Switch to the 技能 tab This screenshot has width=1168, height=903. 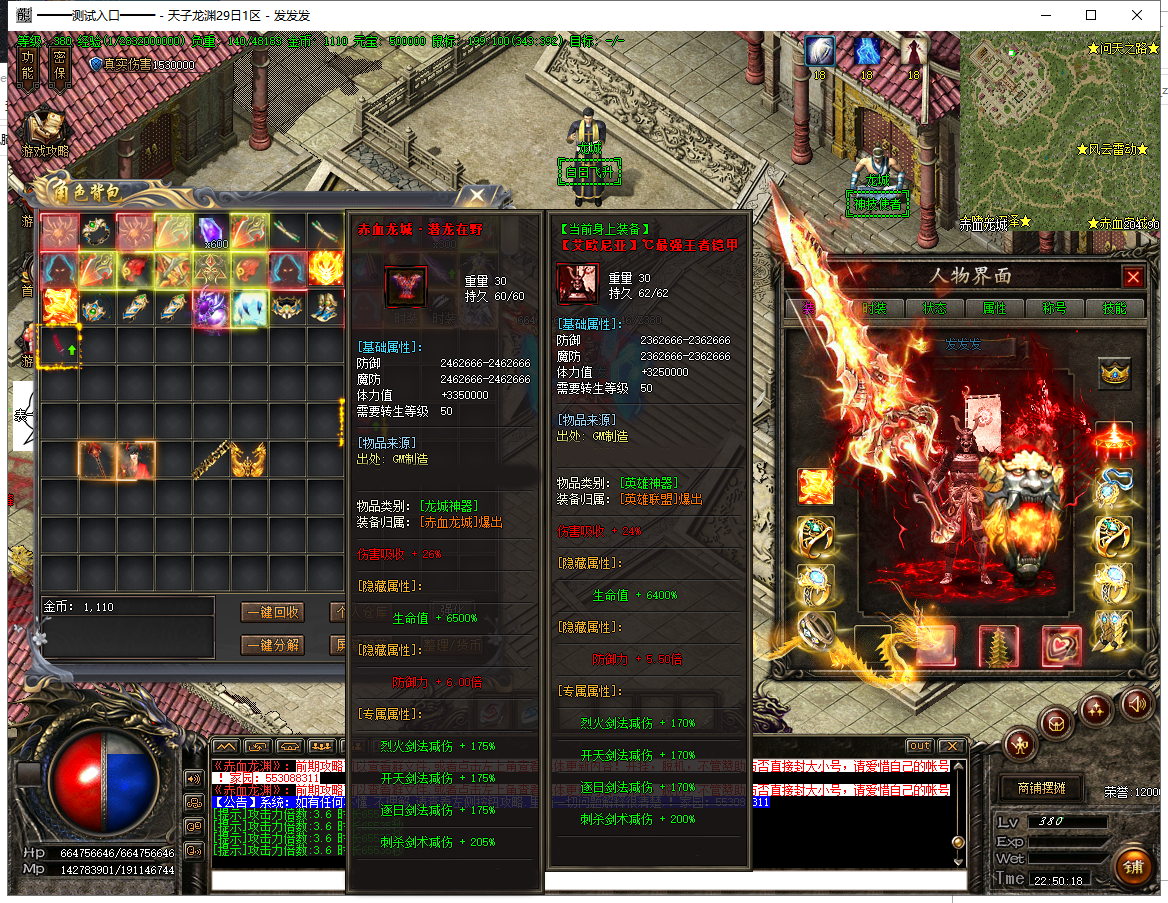[x=1114, y=308]
